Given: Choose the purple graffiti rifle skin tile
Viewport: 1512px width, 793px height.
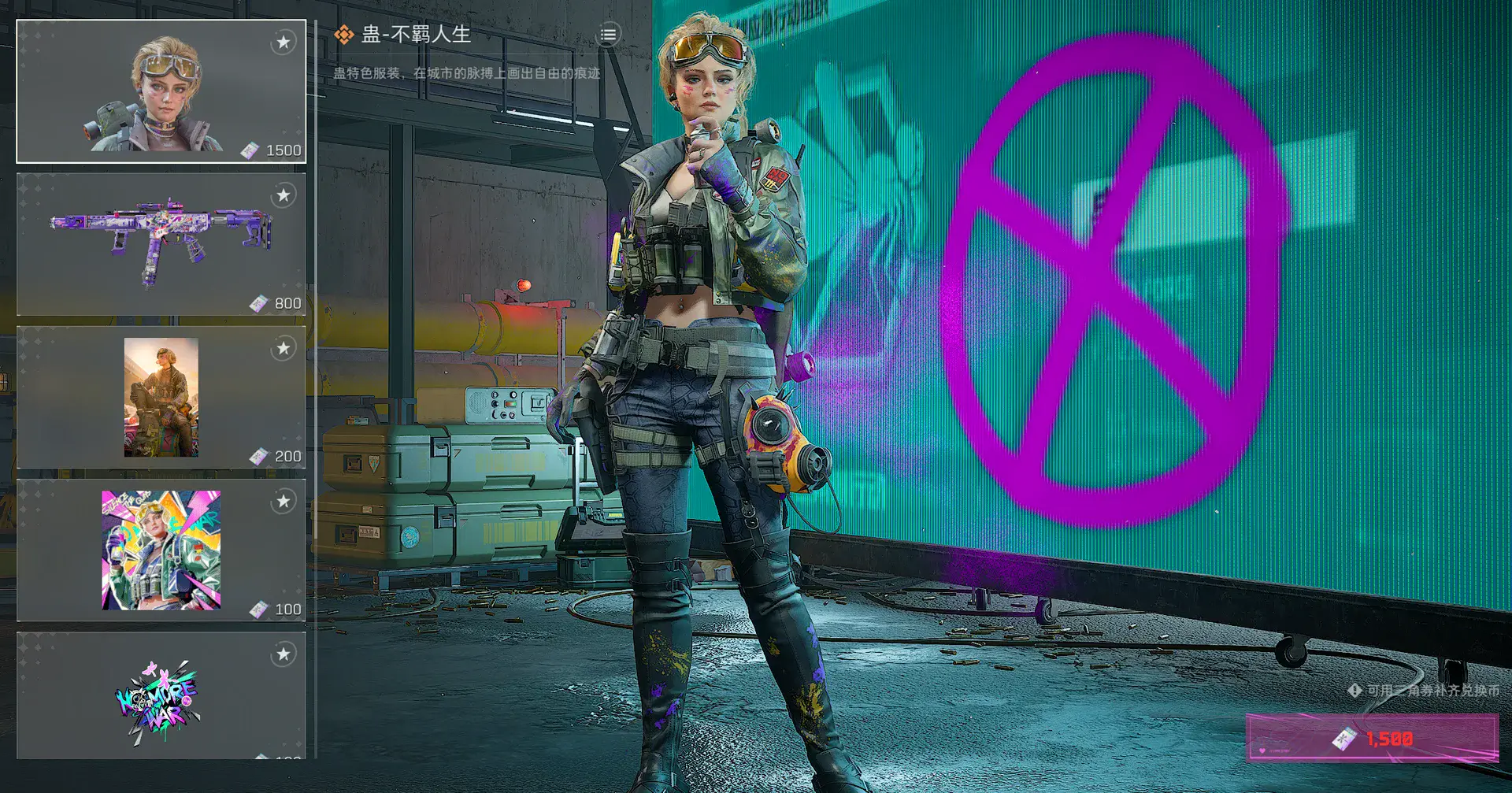Looking at the screenshot, I should [x=161, y=244].
